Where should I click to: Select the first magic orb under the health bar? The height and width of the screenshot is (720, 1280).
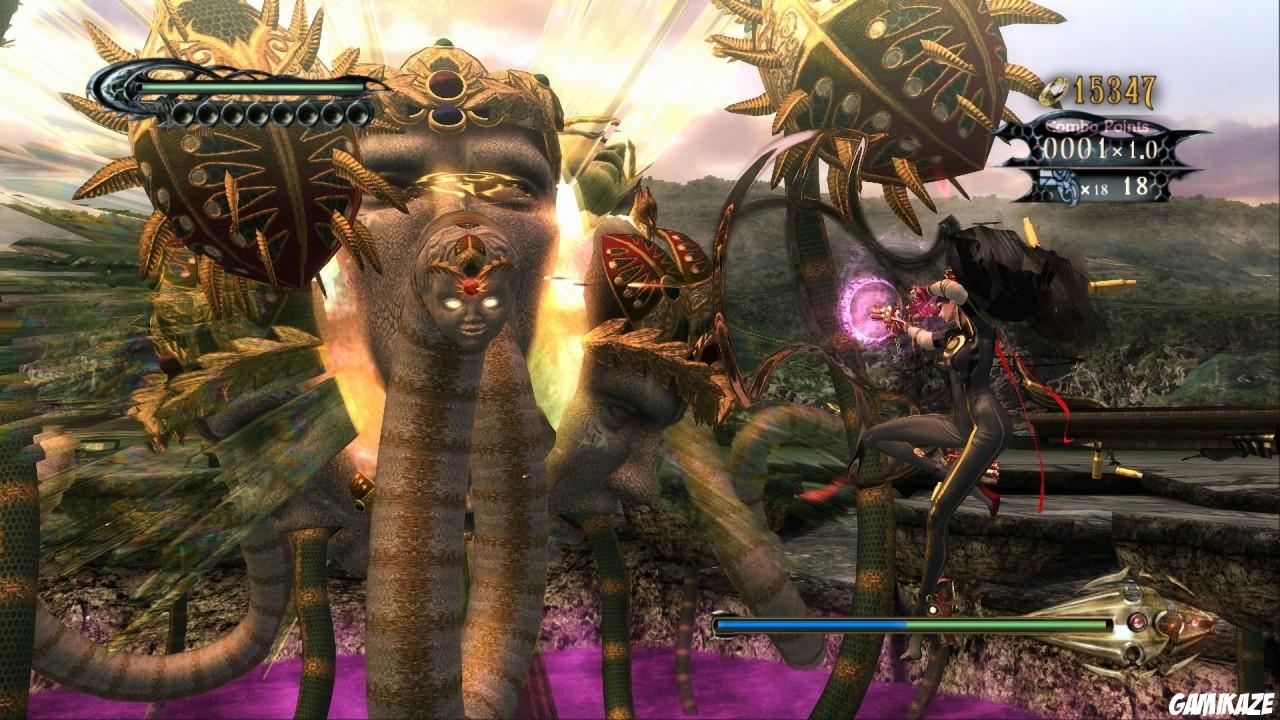pyautogui.click(x=182, y=114)
